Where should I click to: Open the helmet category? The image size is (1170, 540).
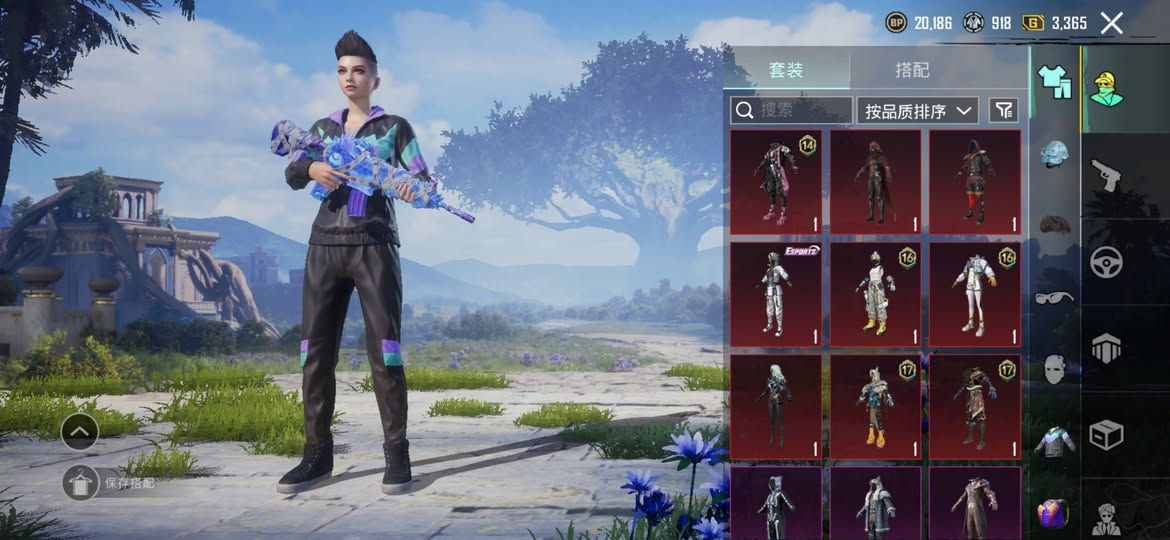coord(1055,153)
